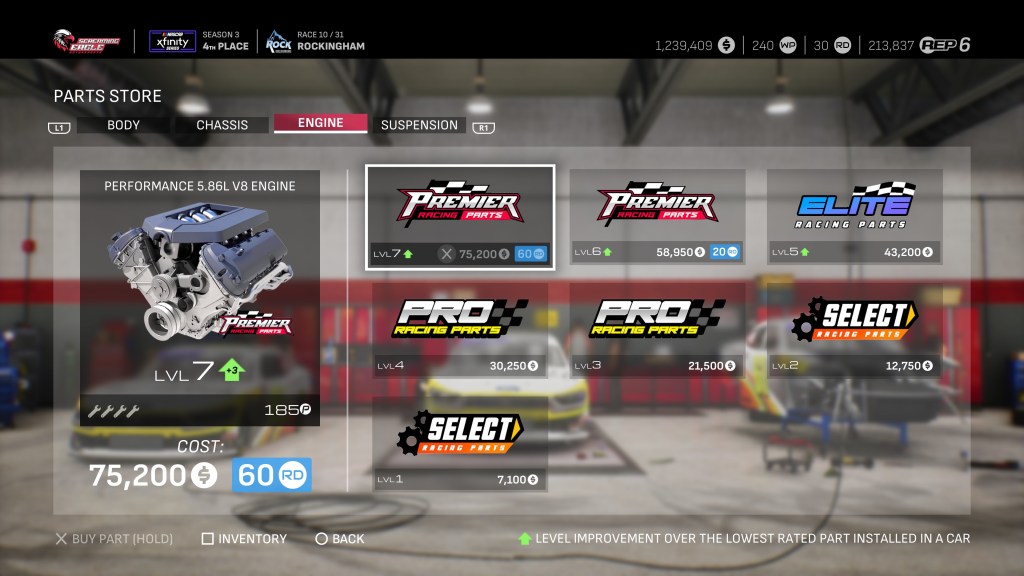Select the Elite Racing Parts level 5 engine
This screenshot has width=1024, height=576.
click(854, 217)
